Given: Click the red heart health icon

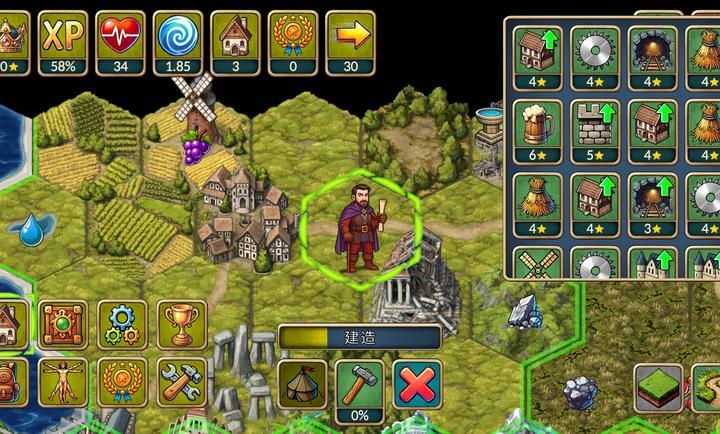Looking at the screenshot, I should click(x=121, y=37).
